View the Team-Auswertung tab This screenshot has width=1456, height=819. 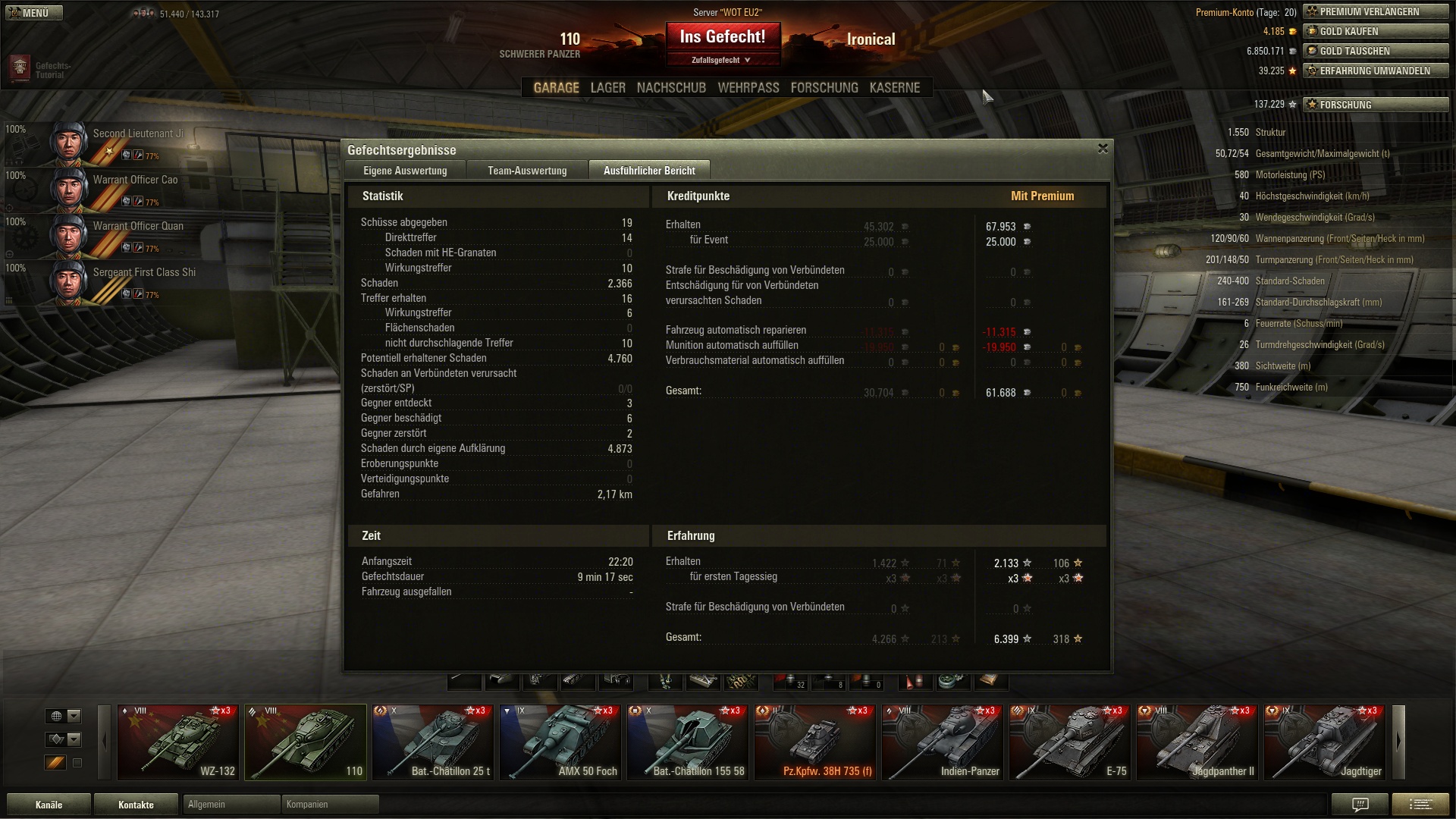click(527, 171)
